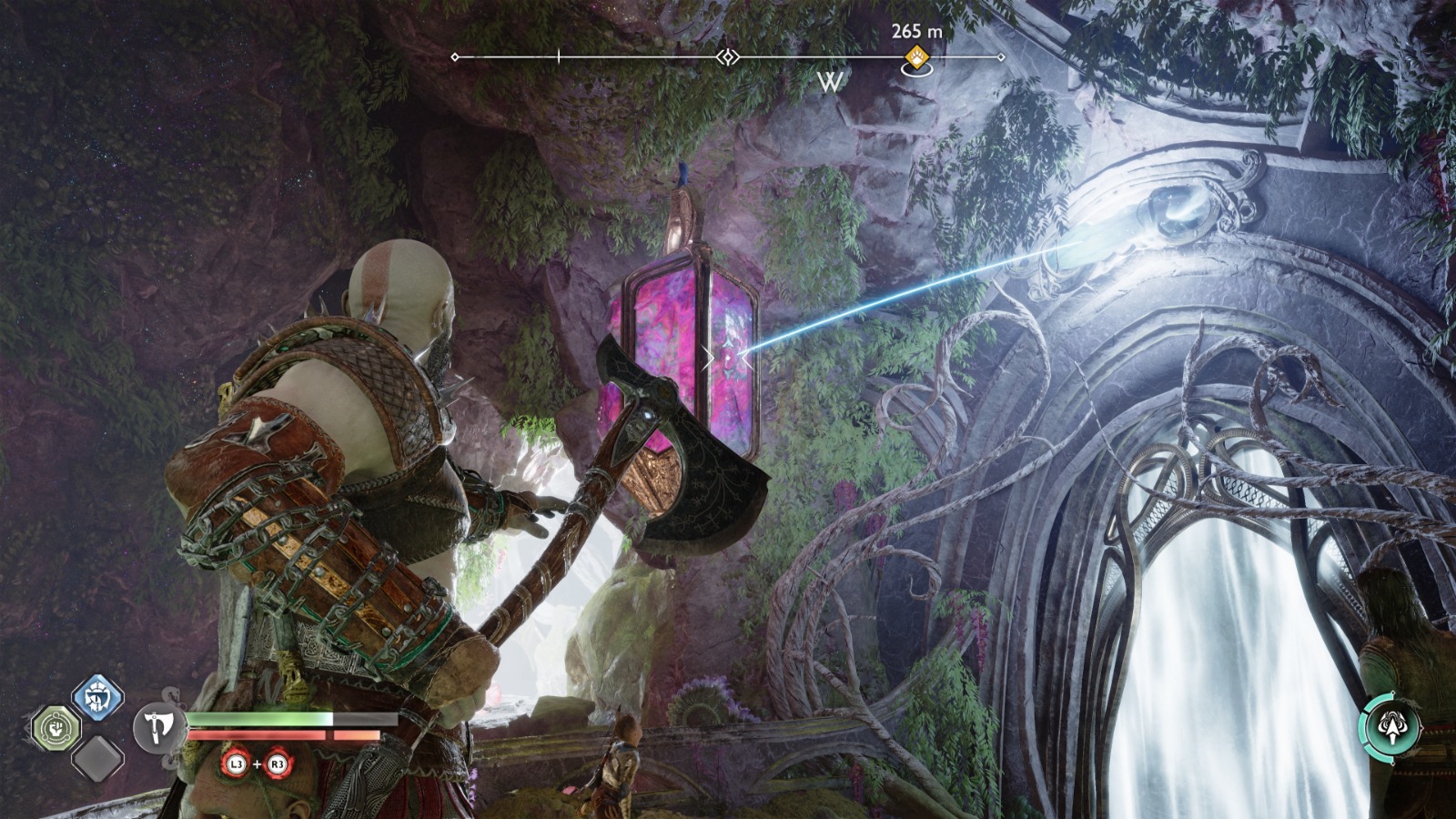Select the empty gray diamond slot
The height and width of the screenshot is (819, 1456).
click(97, 758)
